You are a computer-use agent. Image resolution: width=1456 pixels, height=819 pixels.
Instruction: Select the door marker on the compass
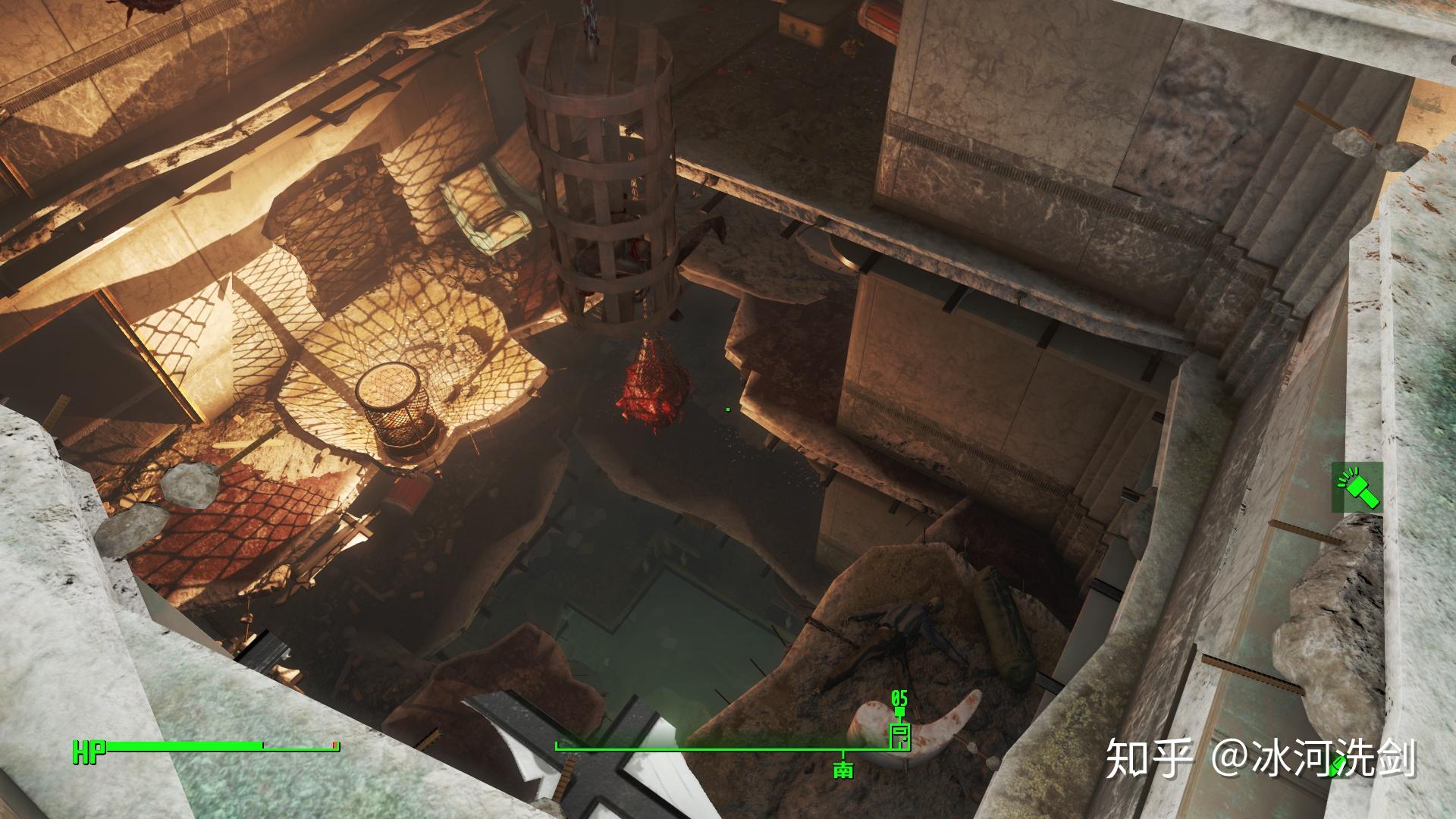899,734
